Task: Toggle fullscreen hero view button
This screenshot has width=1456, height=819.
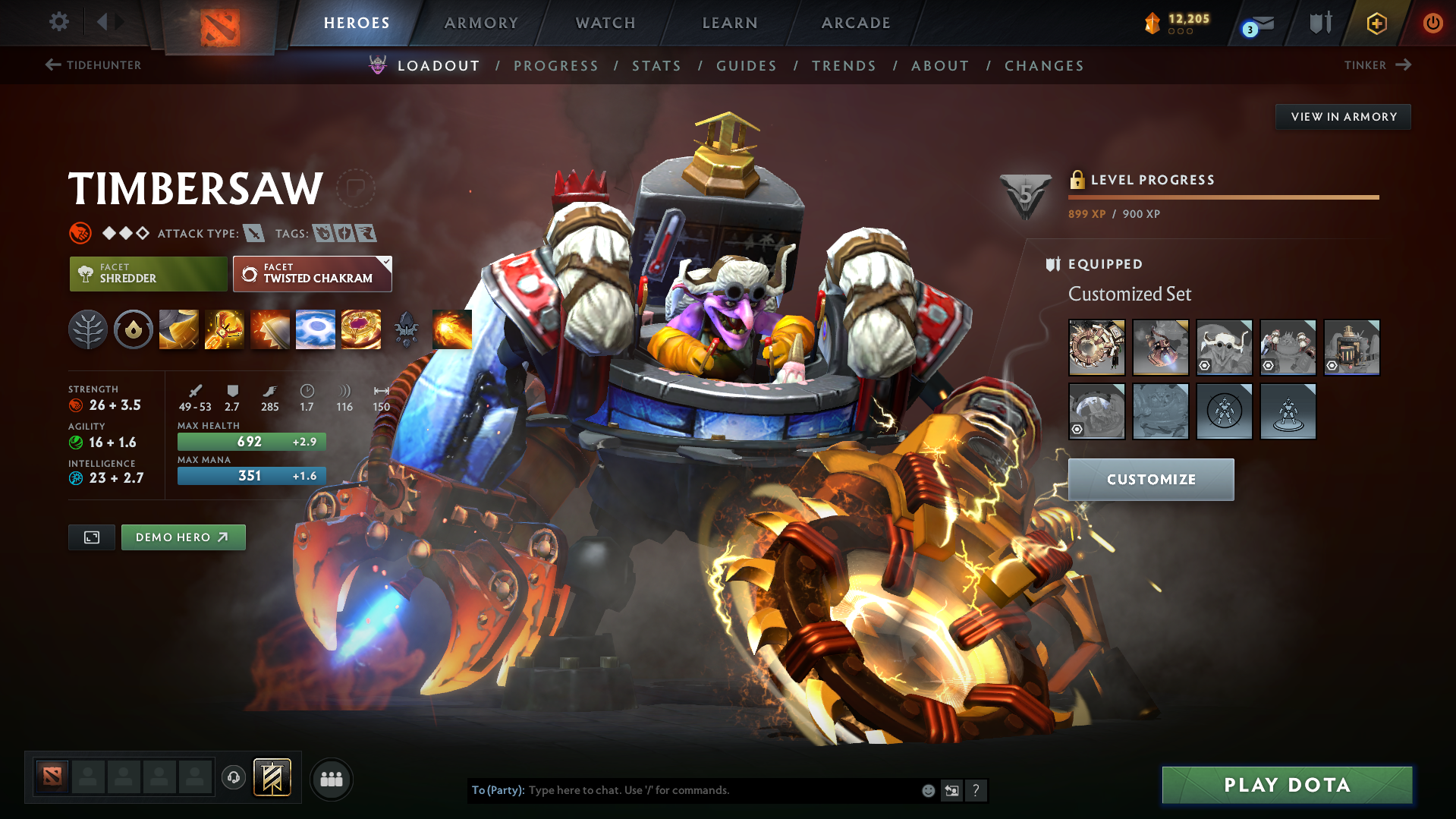Action: [92, 537]
